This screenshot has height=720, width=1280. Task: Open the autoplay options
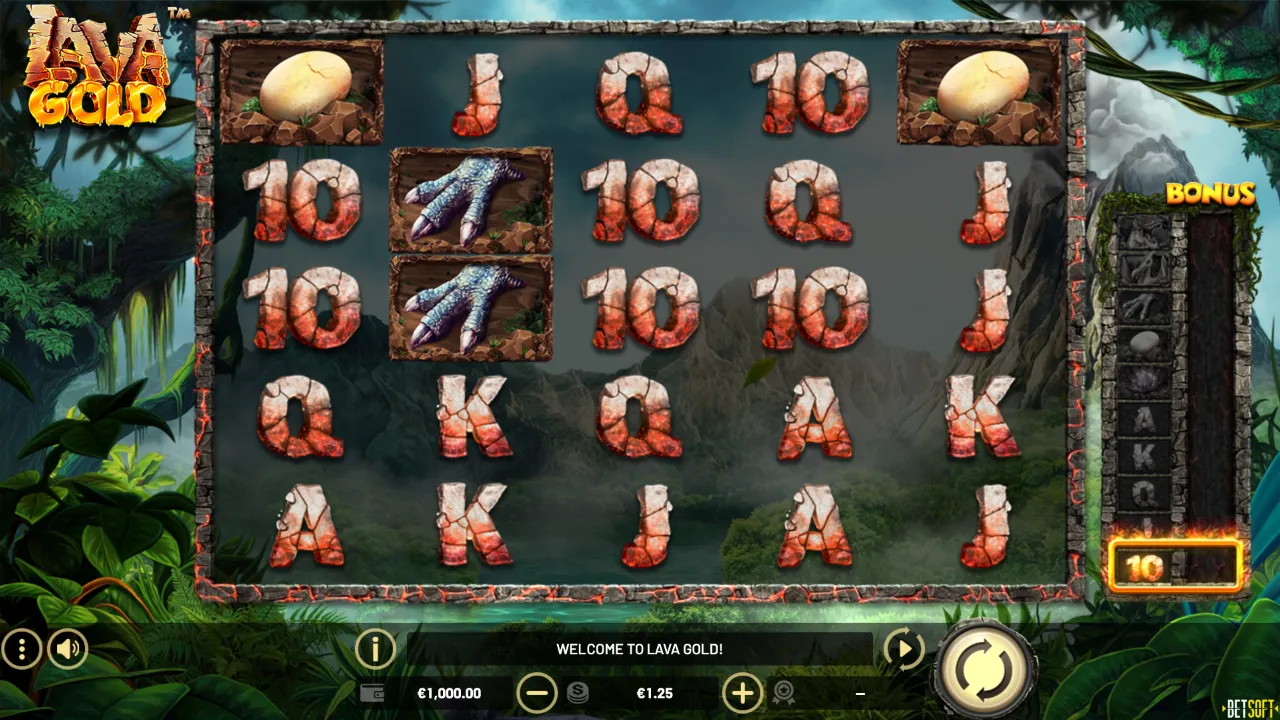point(903,650)
